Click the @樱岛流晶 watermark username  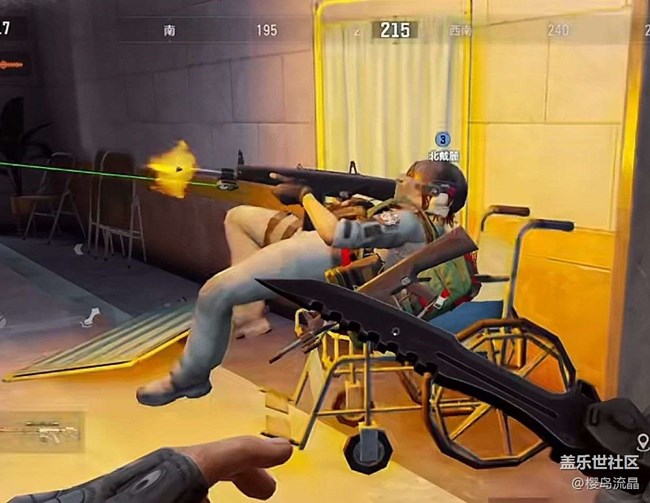click(604, 483)
